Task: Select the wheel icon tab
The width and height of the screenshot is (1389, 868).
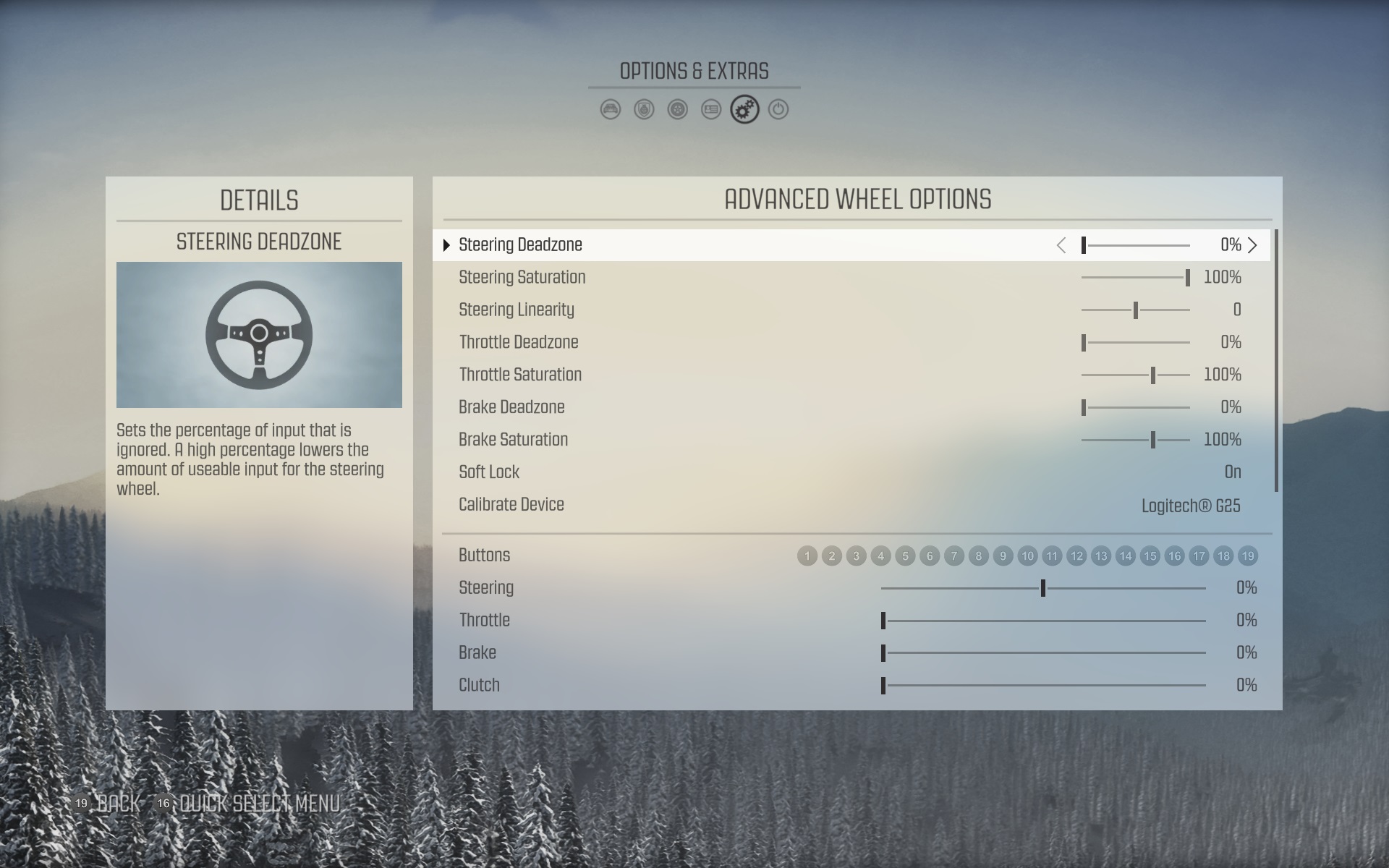Action: point(678,110)
